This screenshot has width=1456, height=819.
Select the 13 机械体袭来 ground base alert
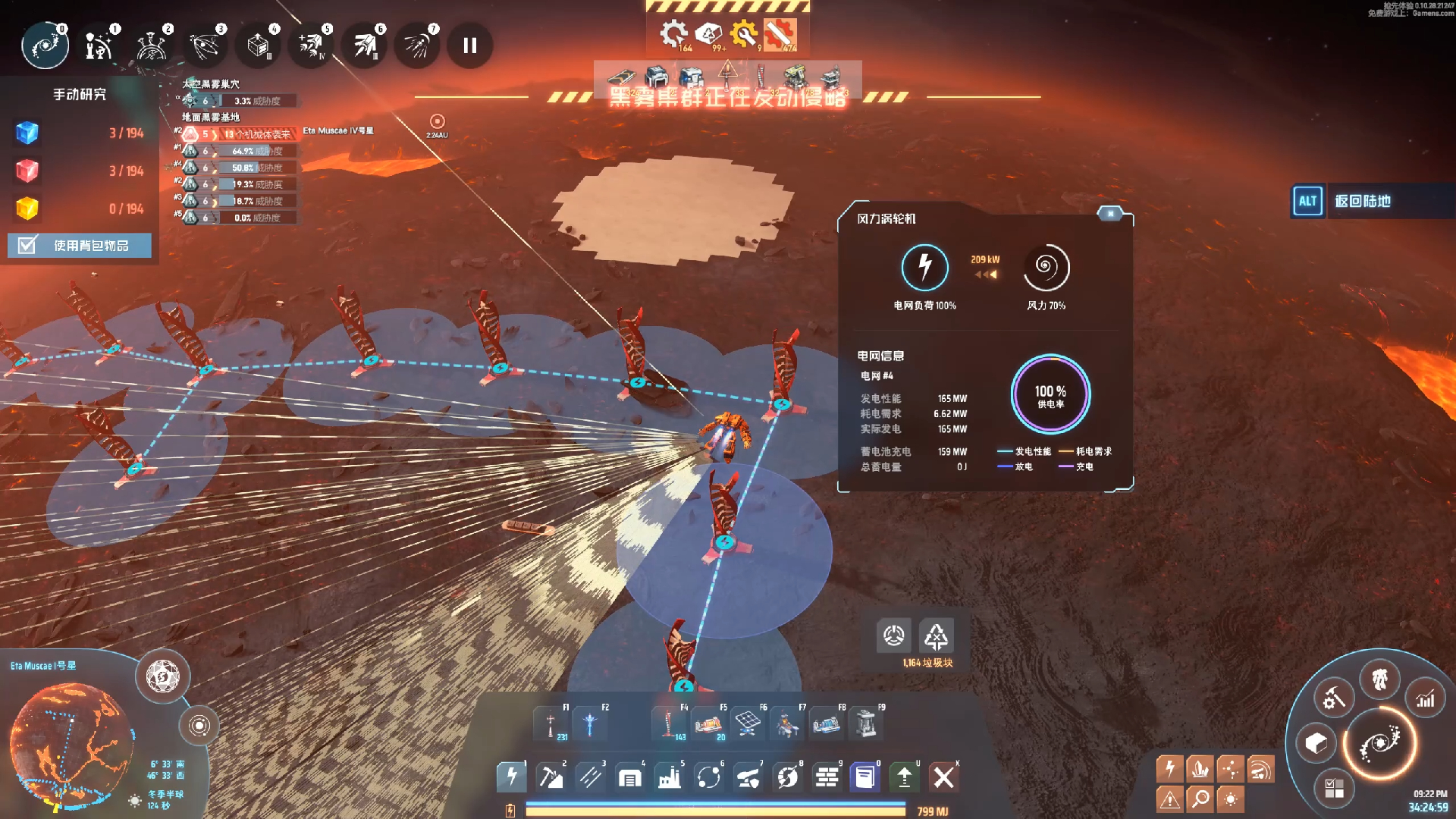(x=256, y=134)
